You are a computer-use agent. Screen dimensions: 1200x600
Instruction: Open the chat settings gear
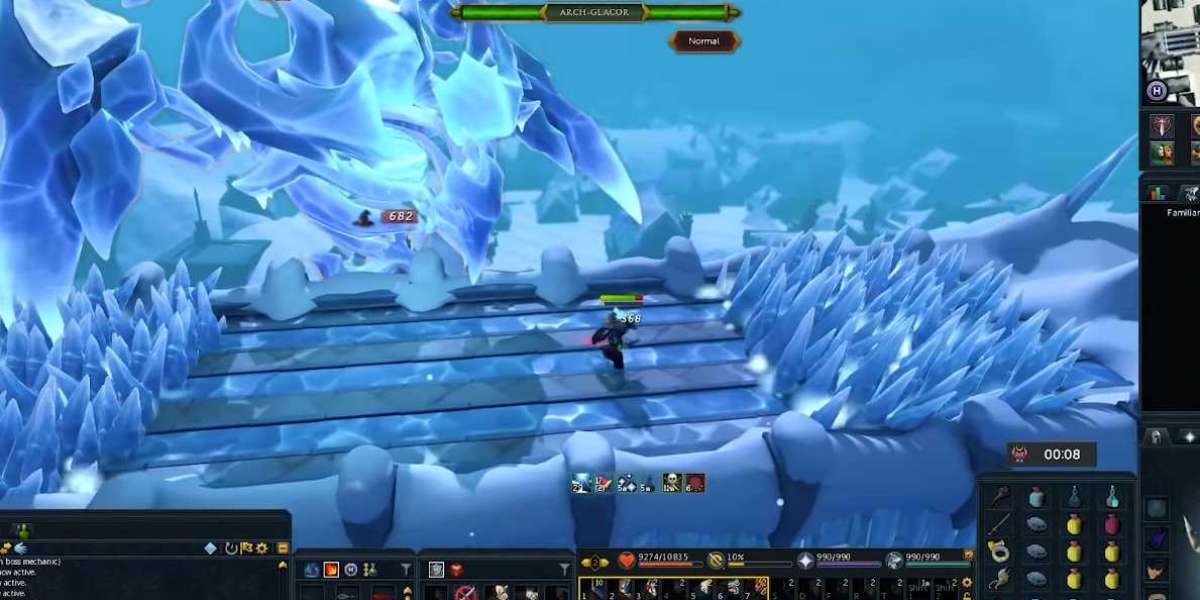click(x=262, y=548)
